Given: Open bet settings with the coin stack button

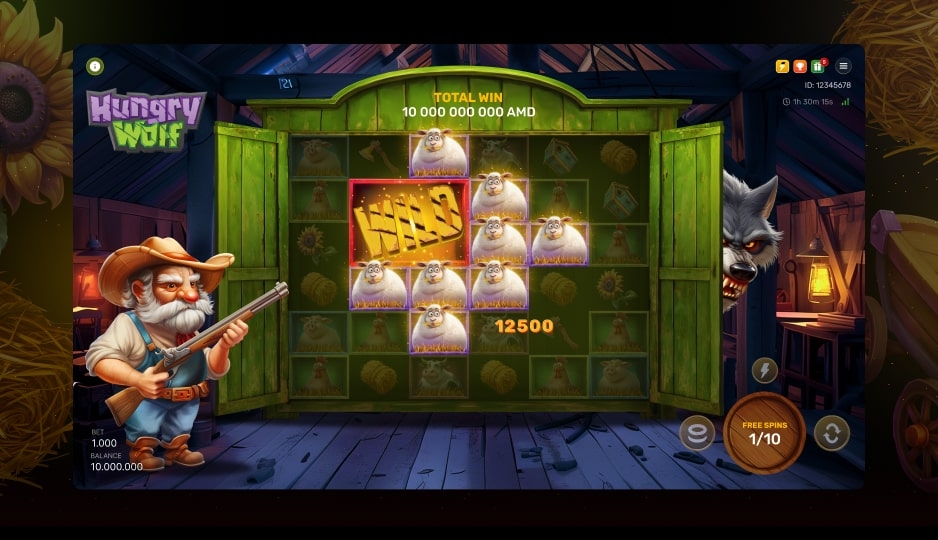Looking at the screenshot, I should click(x=697, y=433).
